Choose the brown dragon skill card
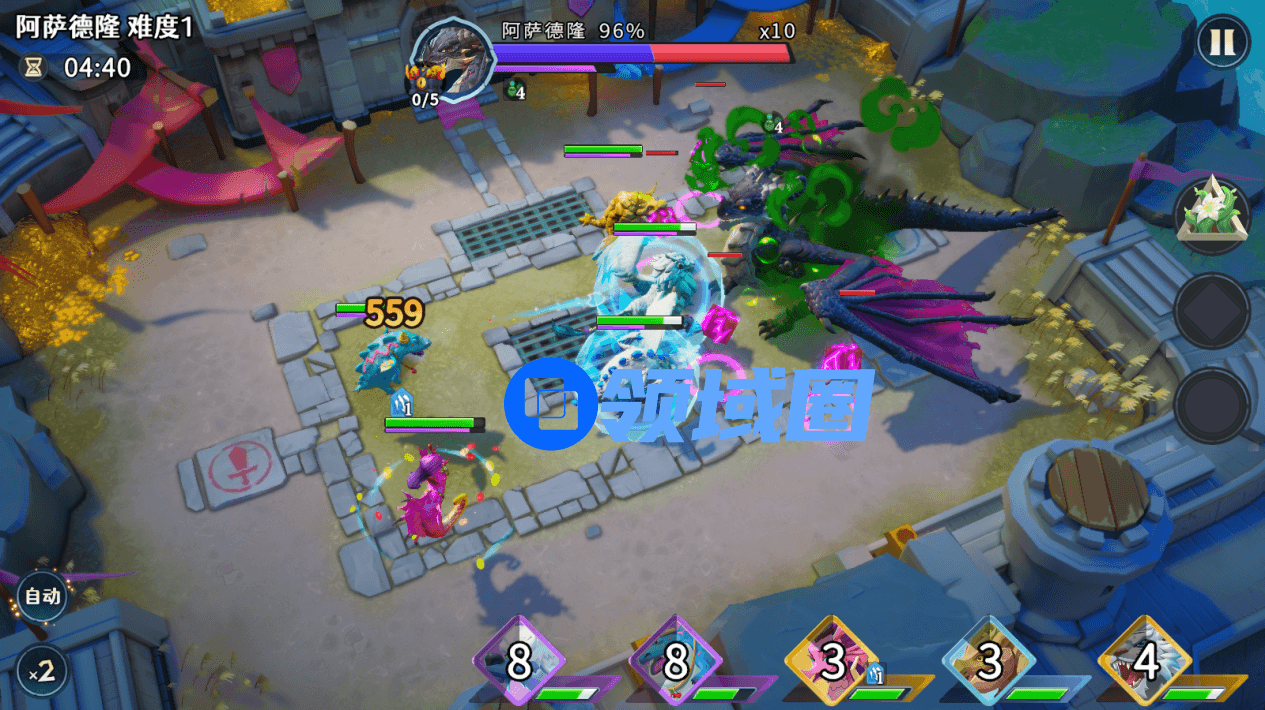The image size is (1265, 710). (990, 662)
